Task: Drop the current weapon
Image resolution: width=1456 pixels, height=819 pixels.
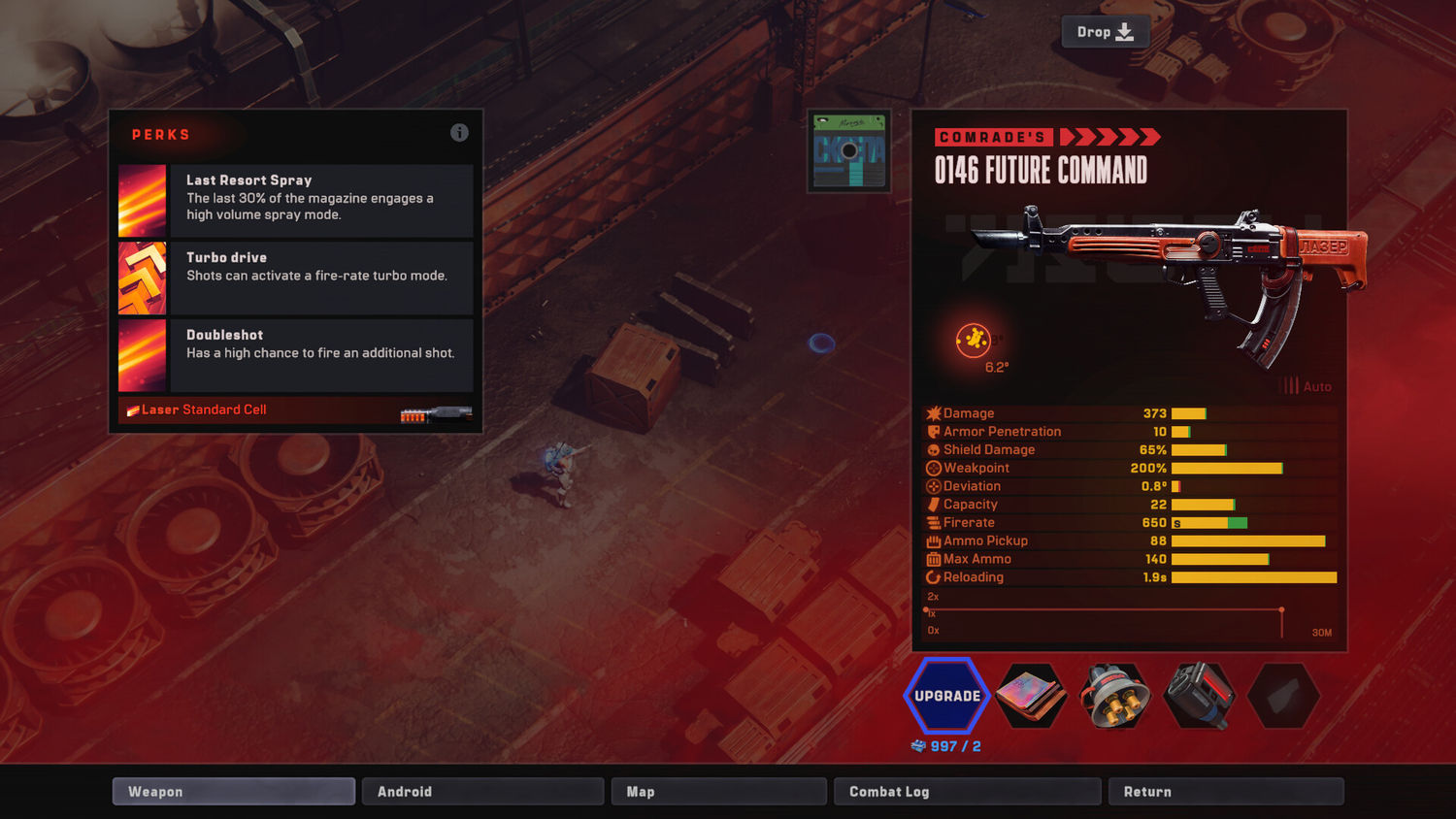Action: (x=1106, y=32)
